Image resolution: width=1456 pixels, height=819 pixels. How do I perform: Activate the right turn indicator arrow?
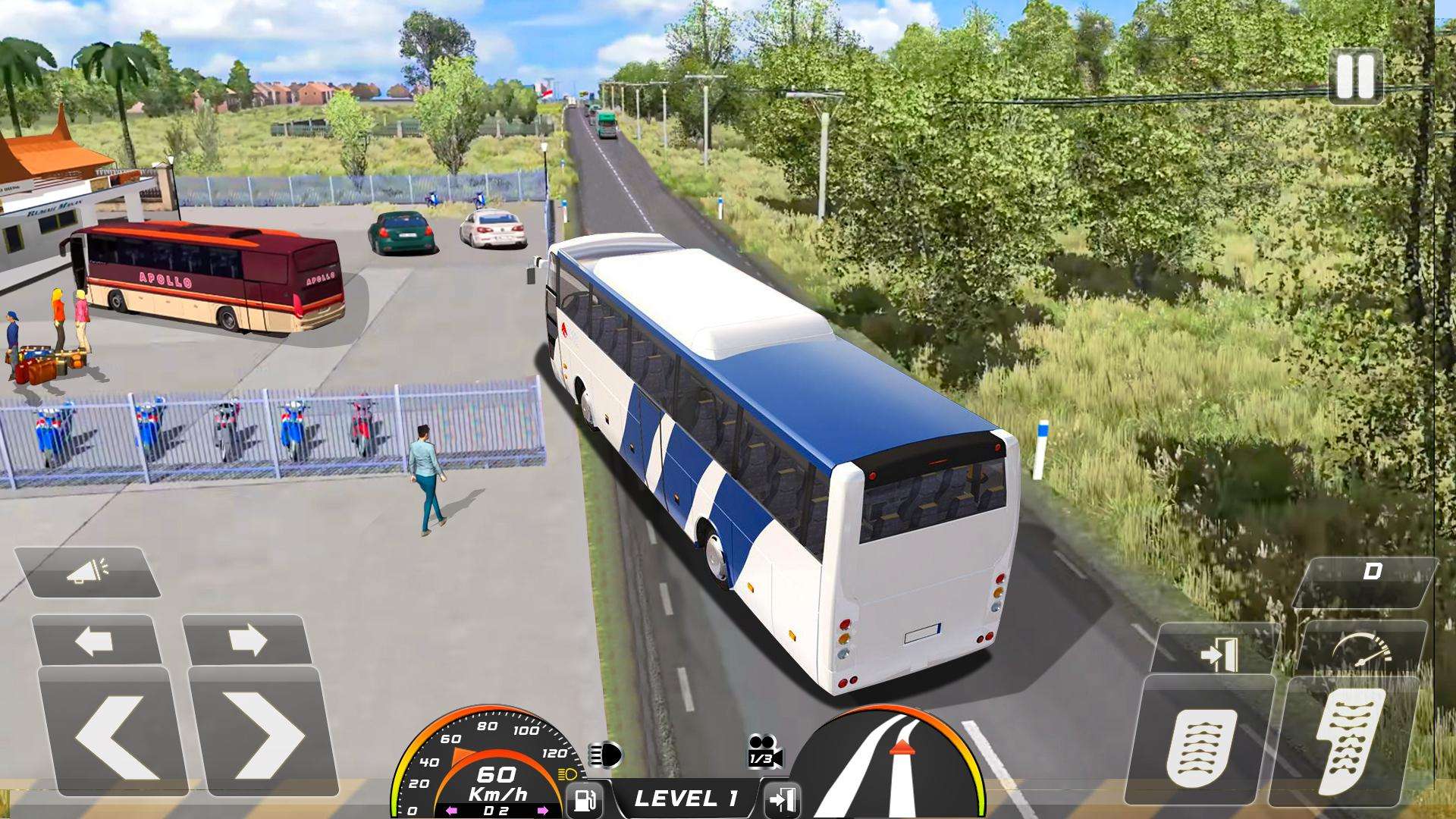(x=246, y=641)
